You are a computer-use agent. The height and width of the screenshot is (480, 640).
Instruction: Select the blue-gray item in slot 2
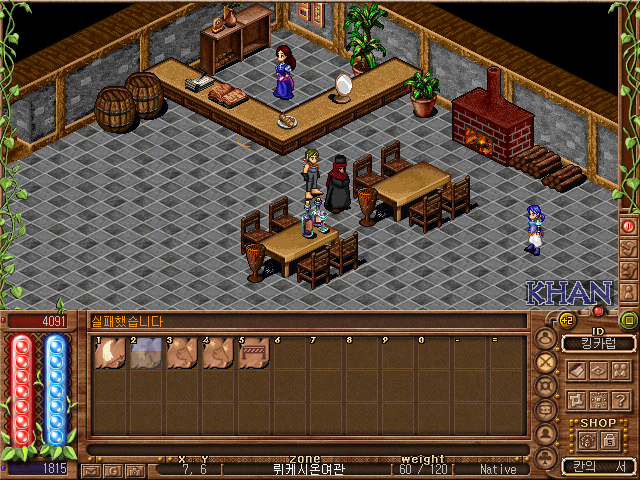point(146,353)
